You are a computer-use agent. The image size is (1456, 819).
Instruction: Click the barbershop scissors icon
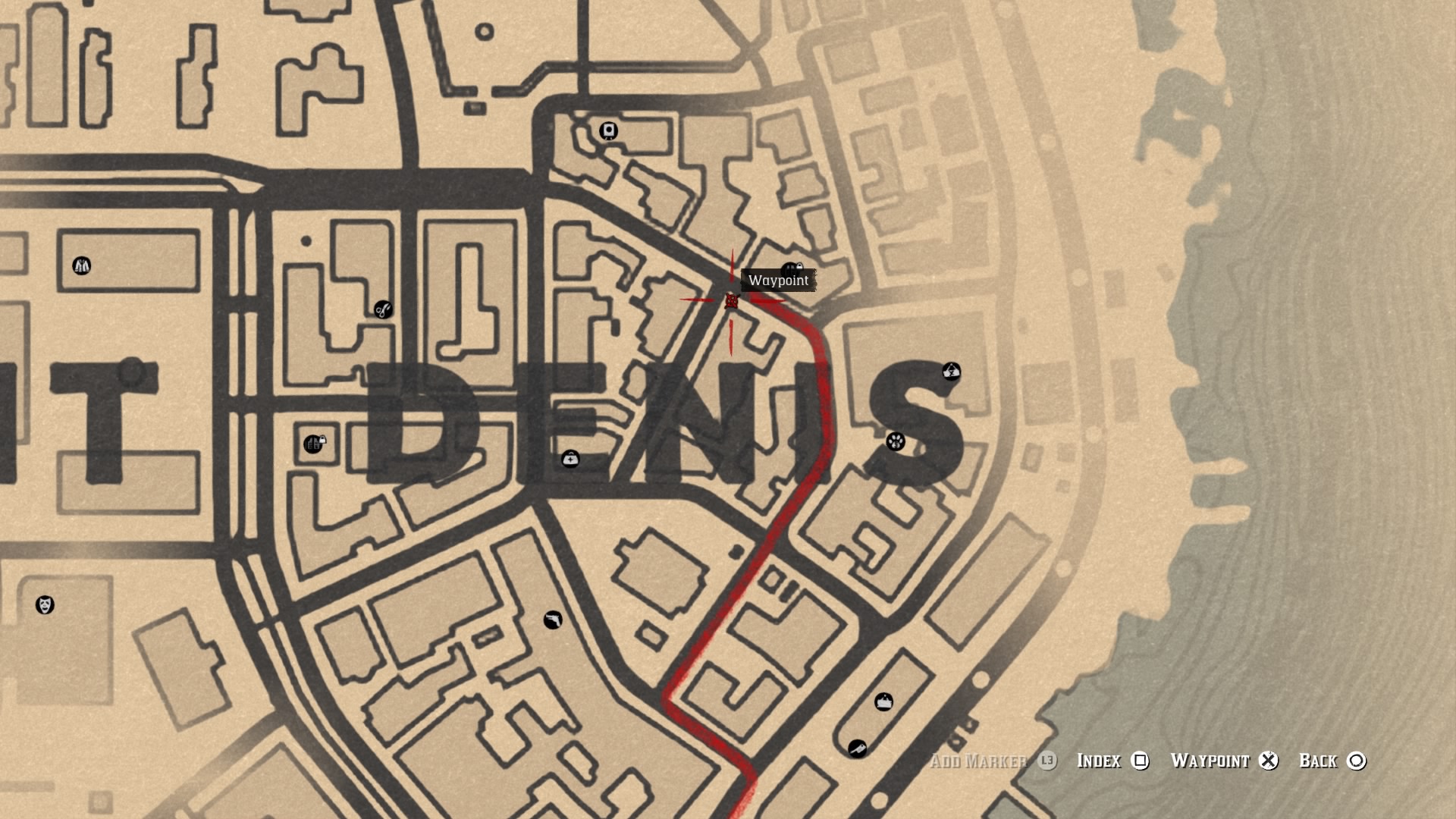[x=382, y=309]
